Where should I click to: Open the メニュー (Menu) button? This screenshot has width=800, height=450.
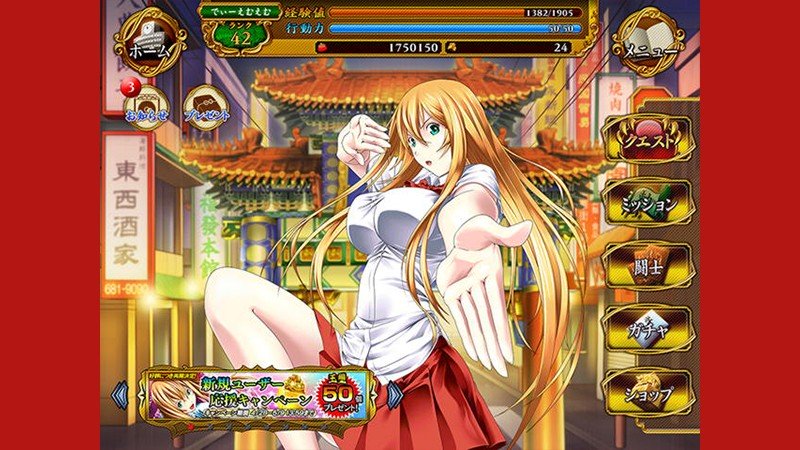[652, 43]
